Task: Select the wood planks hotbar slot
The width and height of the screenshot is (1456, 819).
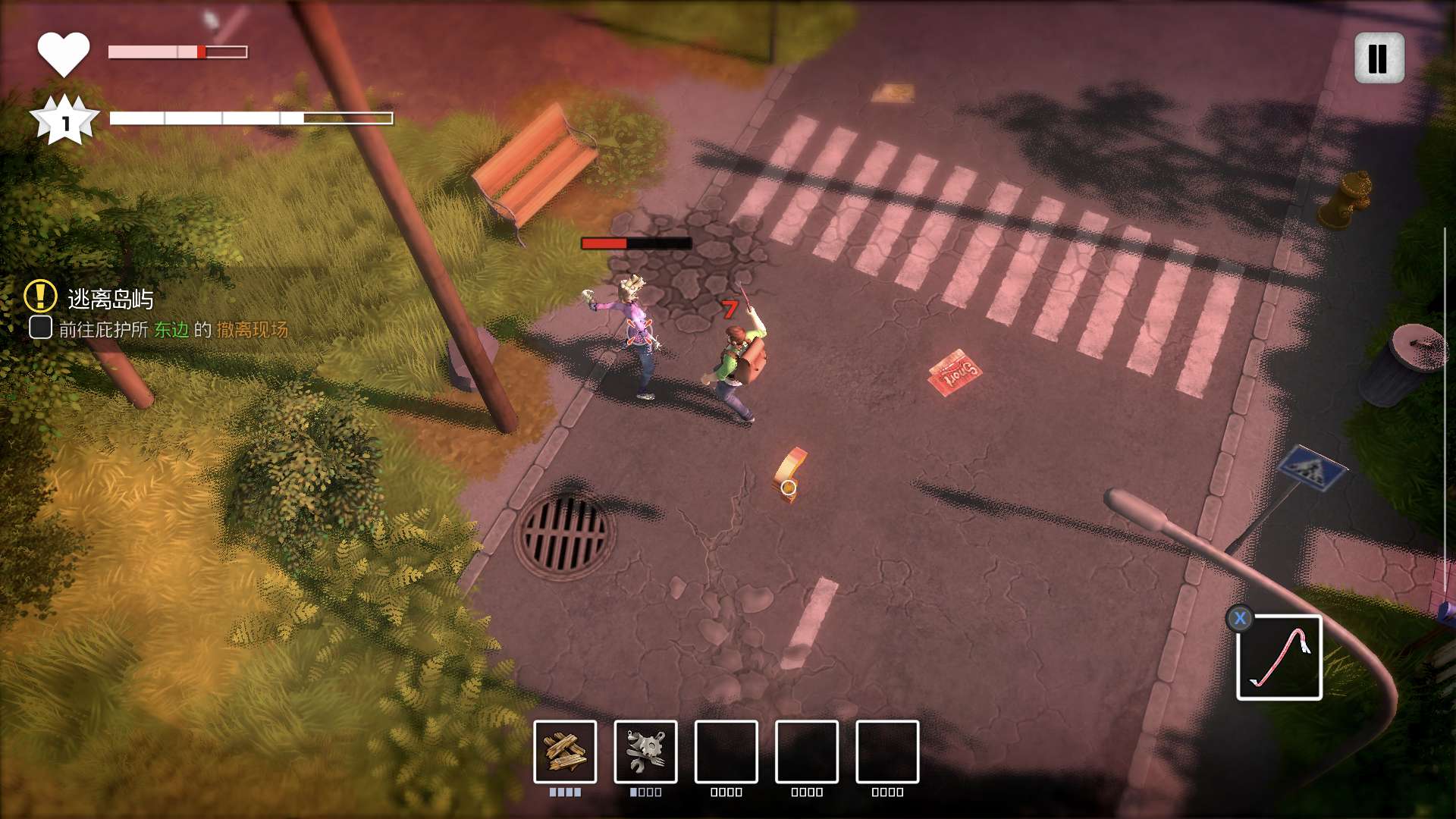Action: [x=565, y=752]
